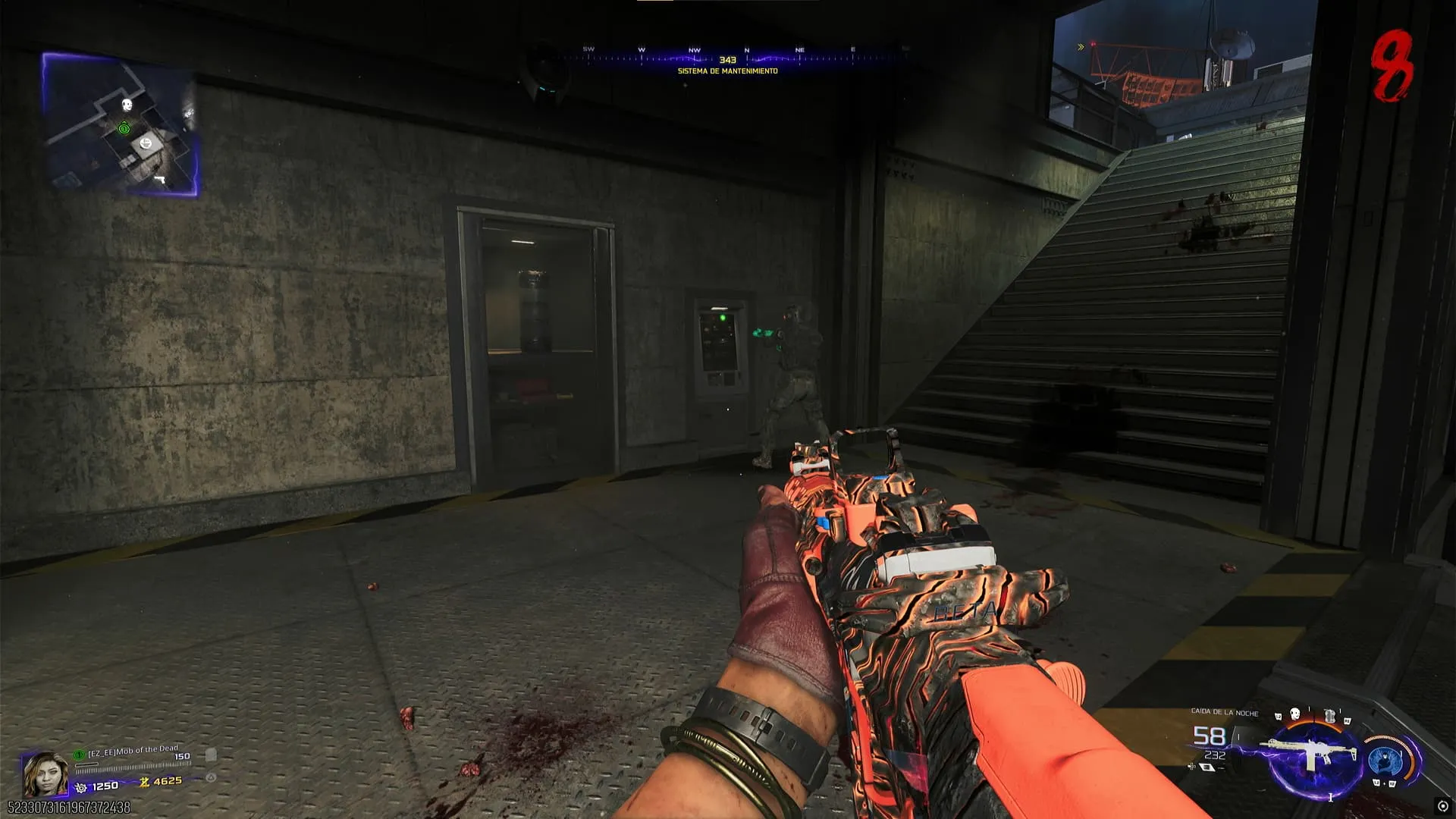
Task: Click the skull marker on the minimap
Action: click(127, 105)
